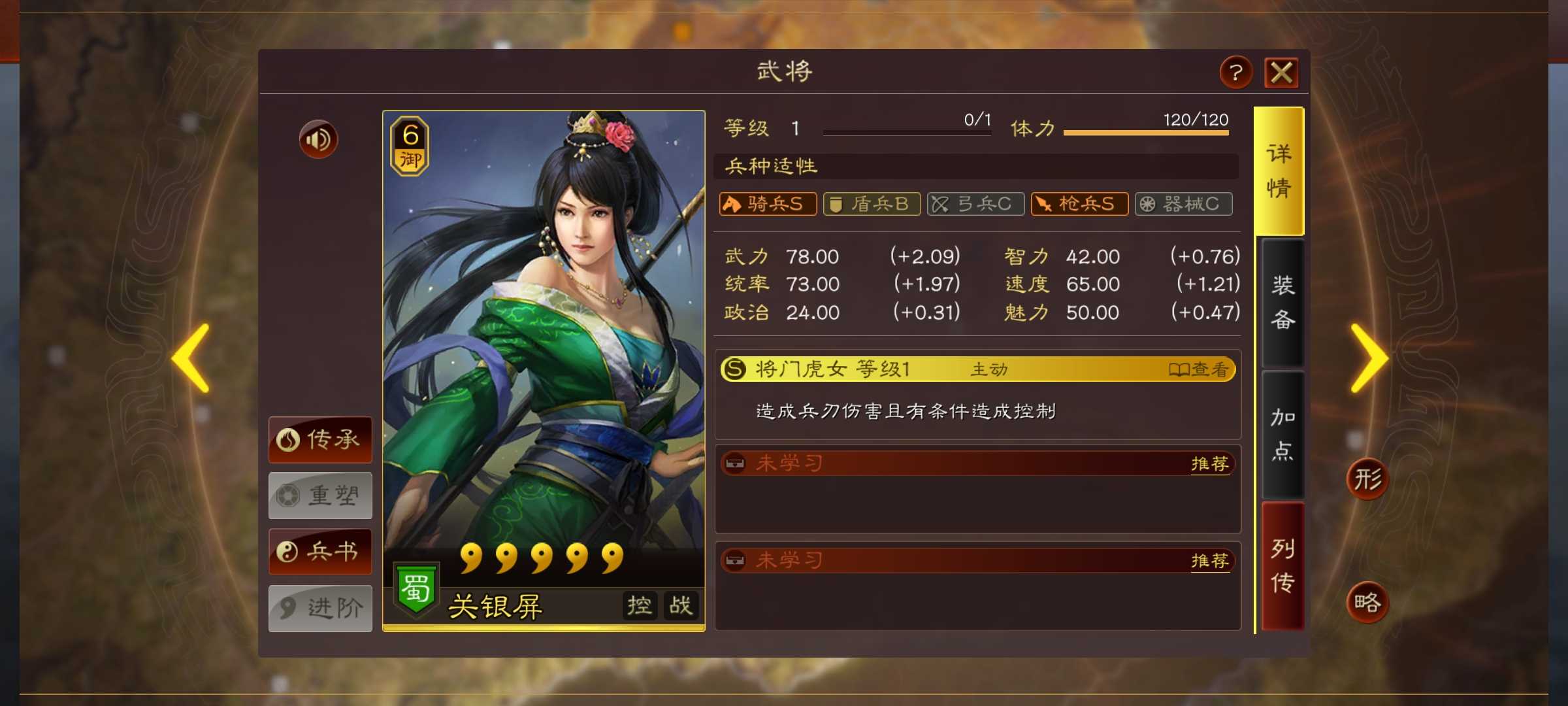Click the 枪兵S spearman aptitude icon
This screenshot has height=706, width=1568.
coord(1079,204)
